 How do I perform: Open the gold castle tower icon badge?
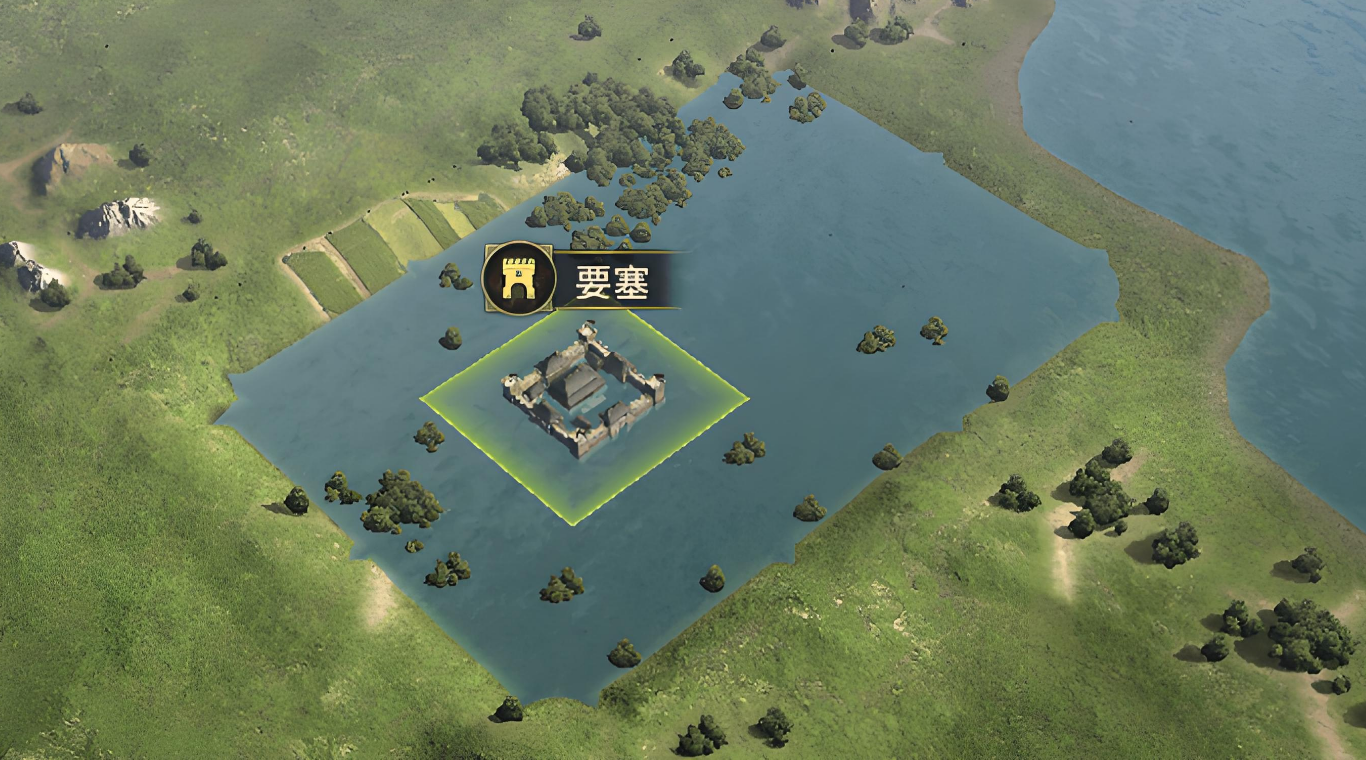point(518,280)
